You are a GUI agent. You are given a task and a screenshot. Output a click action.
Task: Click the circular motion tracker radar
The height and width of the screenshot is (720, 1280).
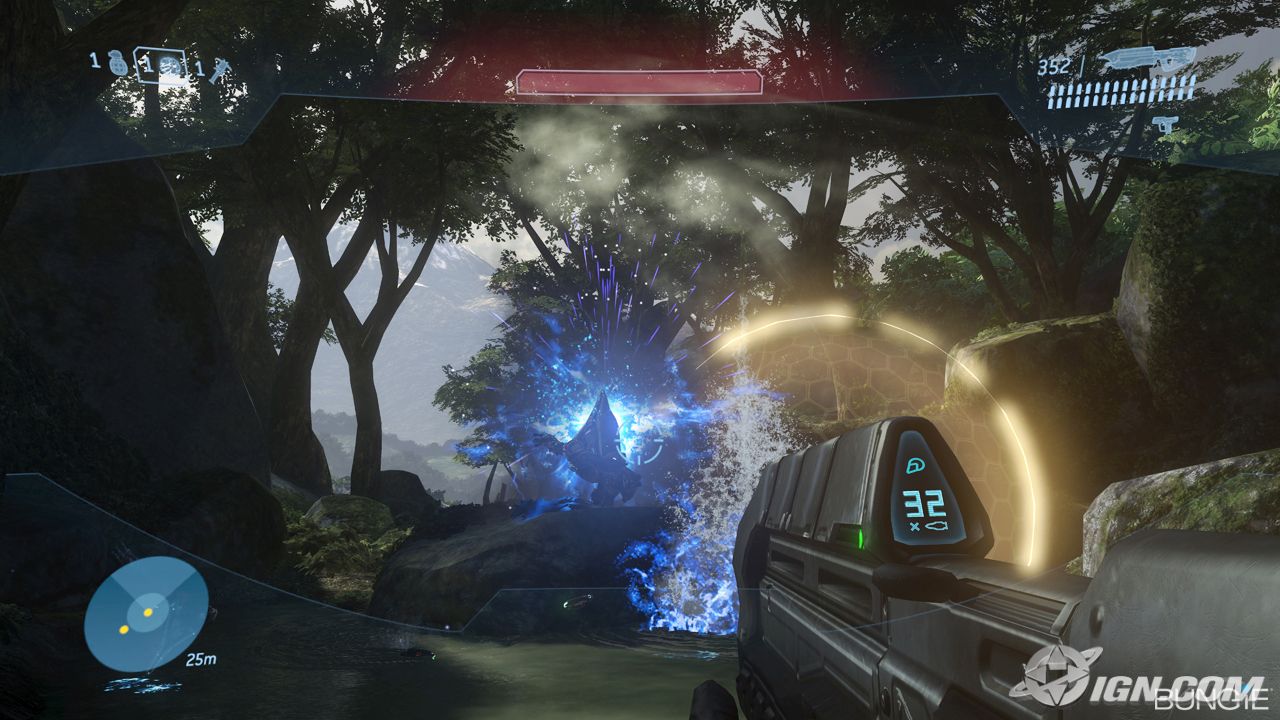pos(146,614)
